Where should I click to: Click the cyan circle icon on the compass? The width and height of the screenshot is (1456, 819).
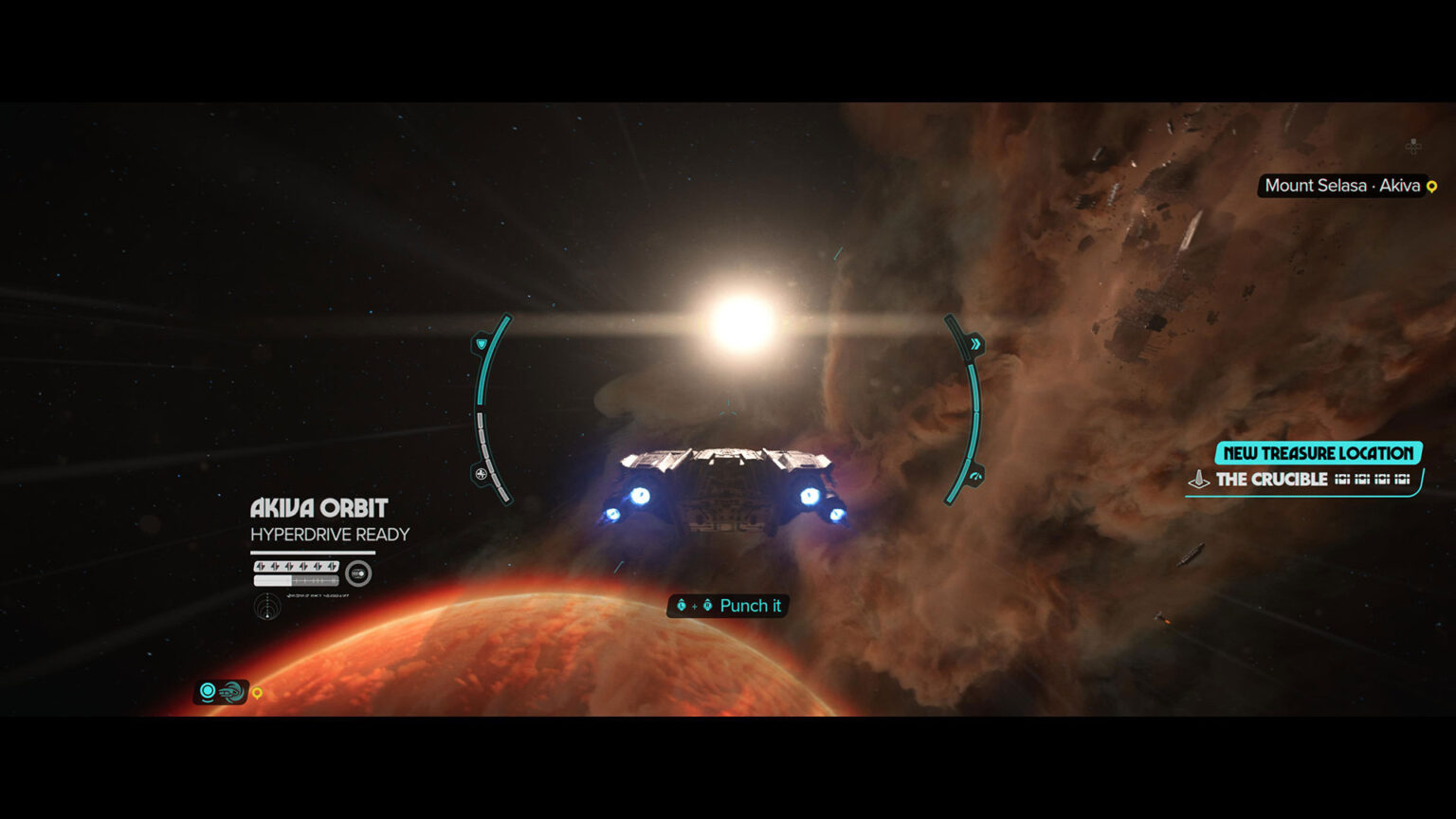point(208,691)
